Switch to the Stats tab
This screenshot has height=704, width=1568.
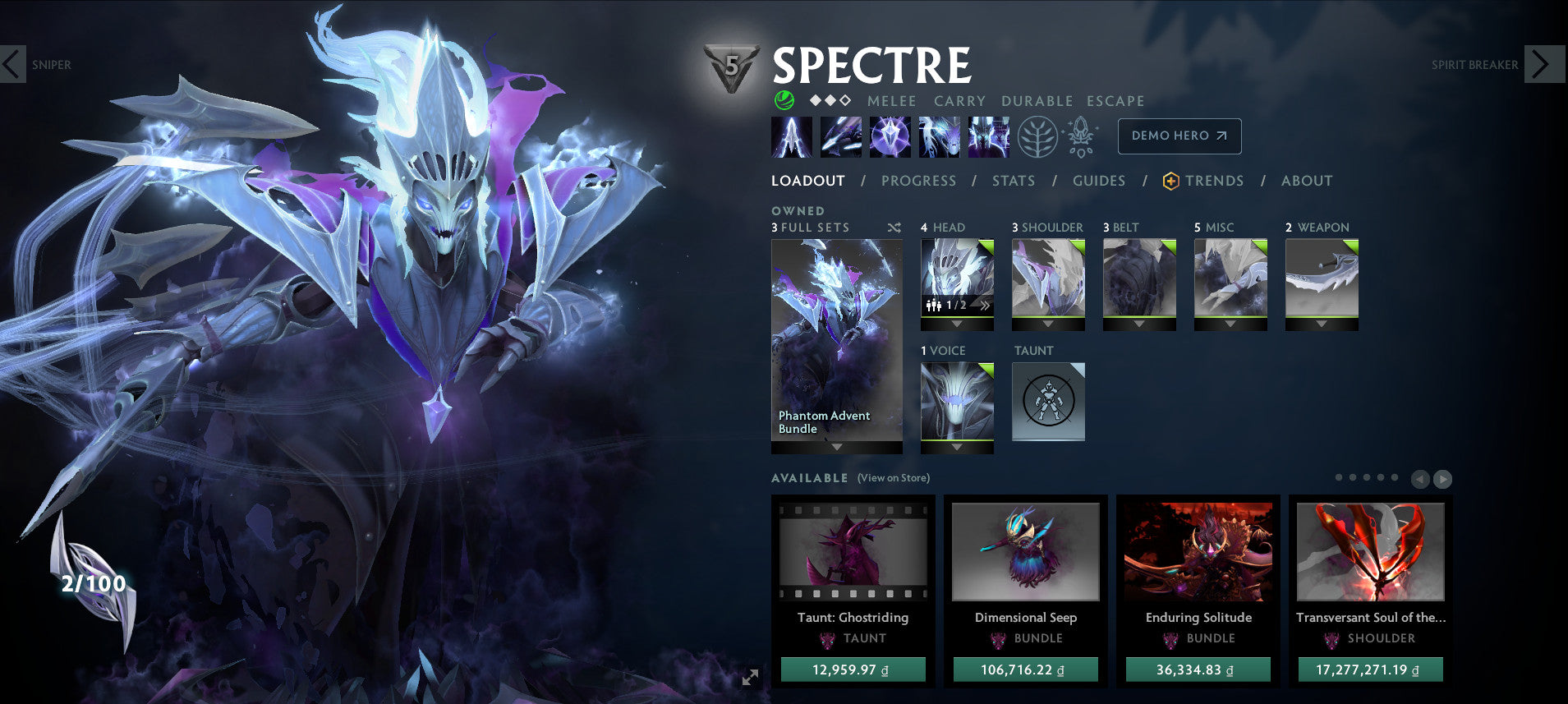tap(1013, 181)
